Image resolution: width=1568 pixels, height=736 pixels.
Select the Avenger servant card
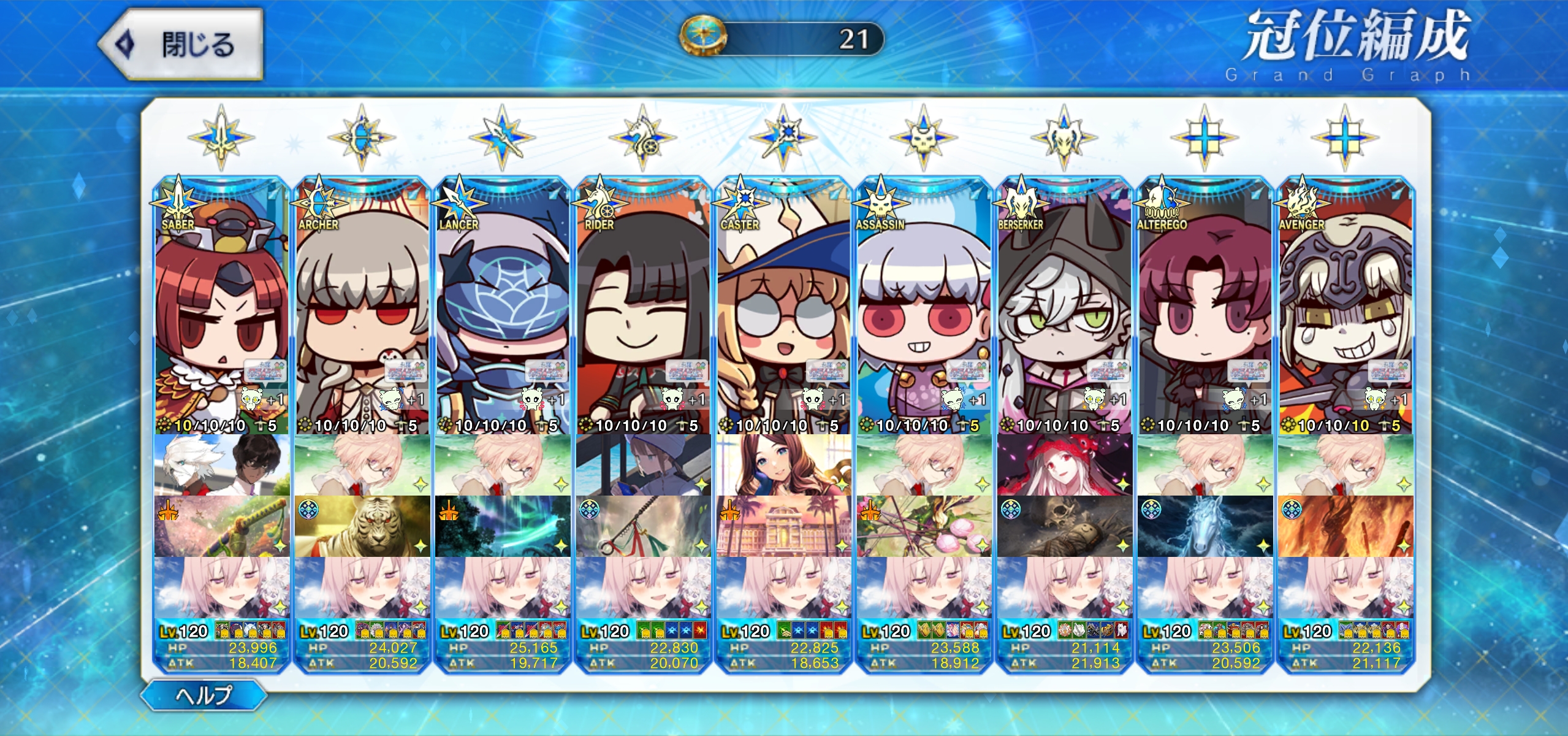pos(1345,307)
